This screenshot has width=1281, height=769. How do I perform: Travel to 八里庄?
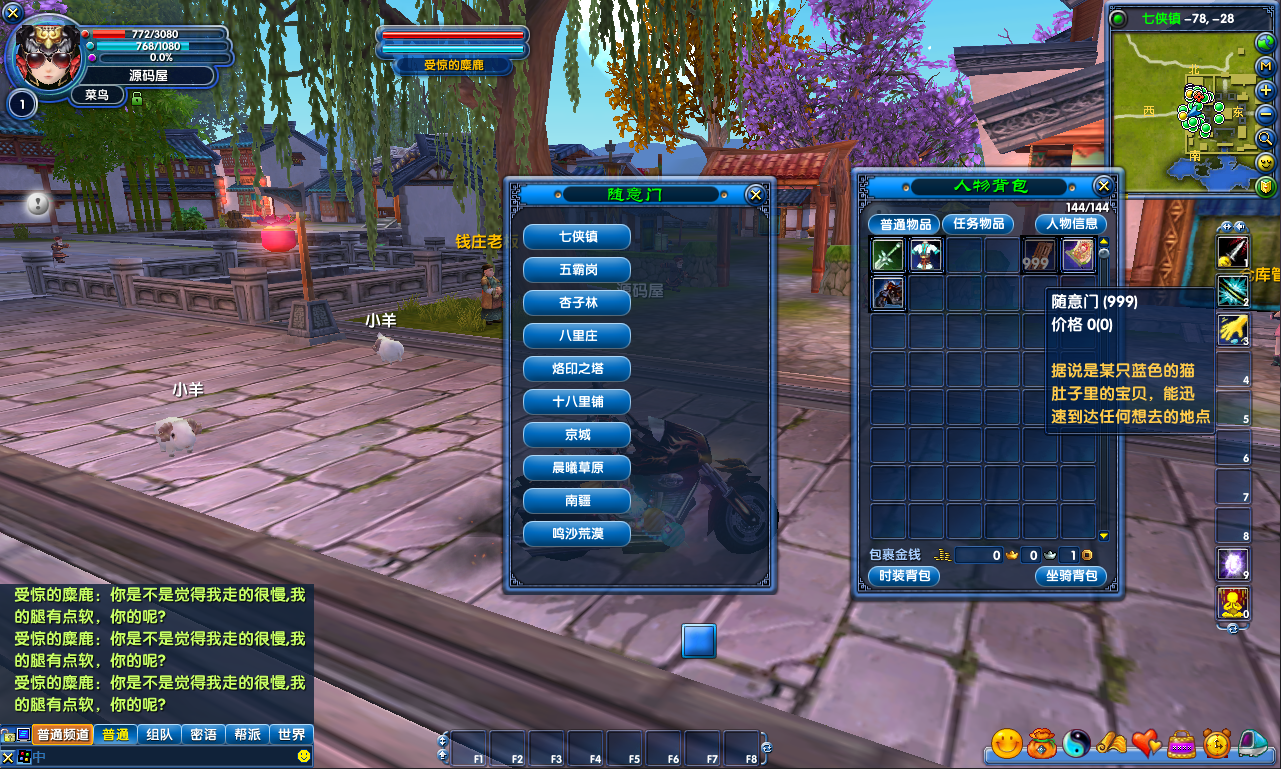pos(577,336)
